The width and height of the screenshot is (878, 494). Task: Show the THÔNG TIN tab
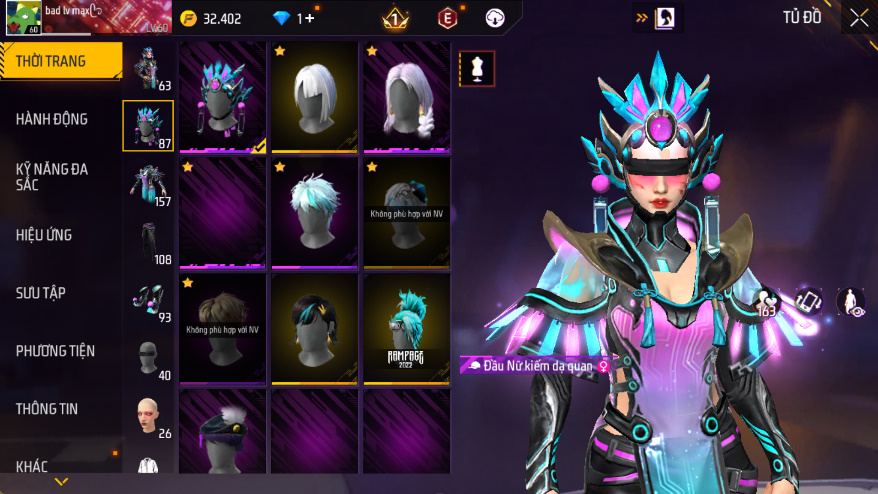point(47,409)
